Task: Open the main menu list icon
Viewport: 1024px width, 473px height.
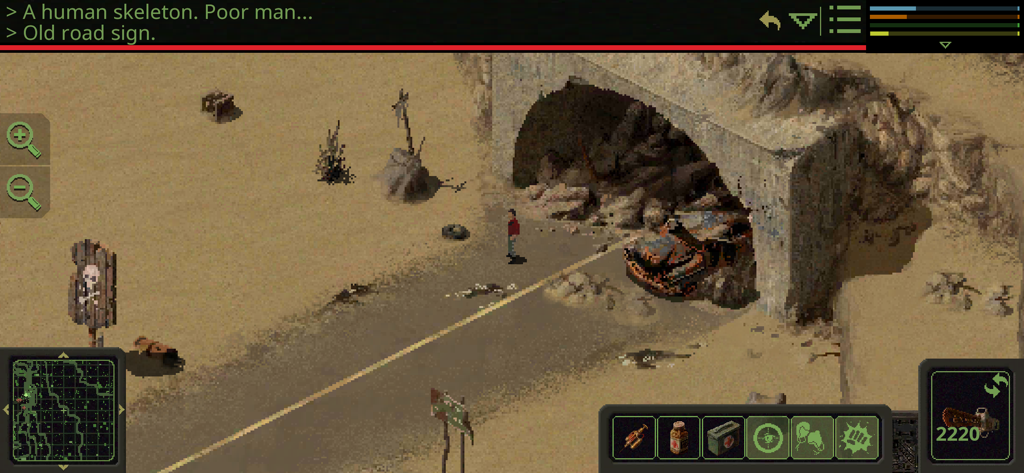Action: [x=845, y=21]
